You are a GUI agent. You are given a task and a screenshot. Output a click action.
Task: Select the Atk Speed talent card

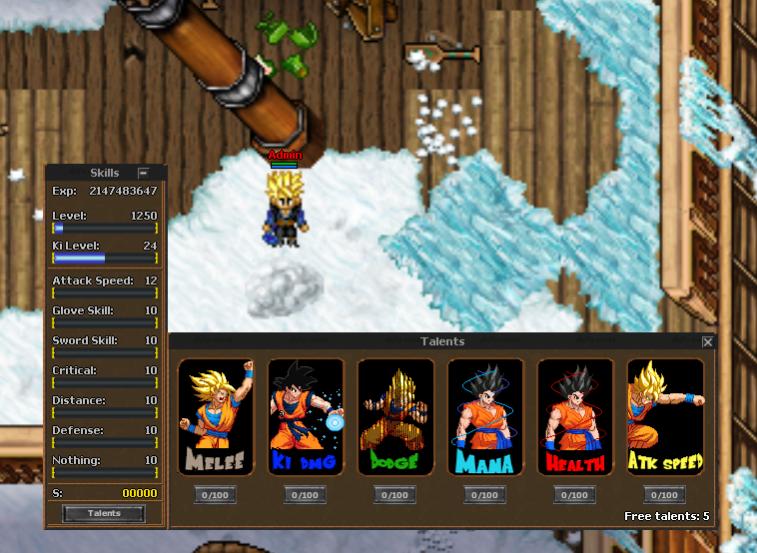665,418
